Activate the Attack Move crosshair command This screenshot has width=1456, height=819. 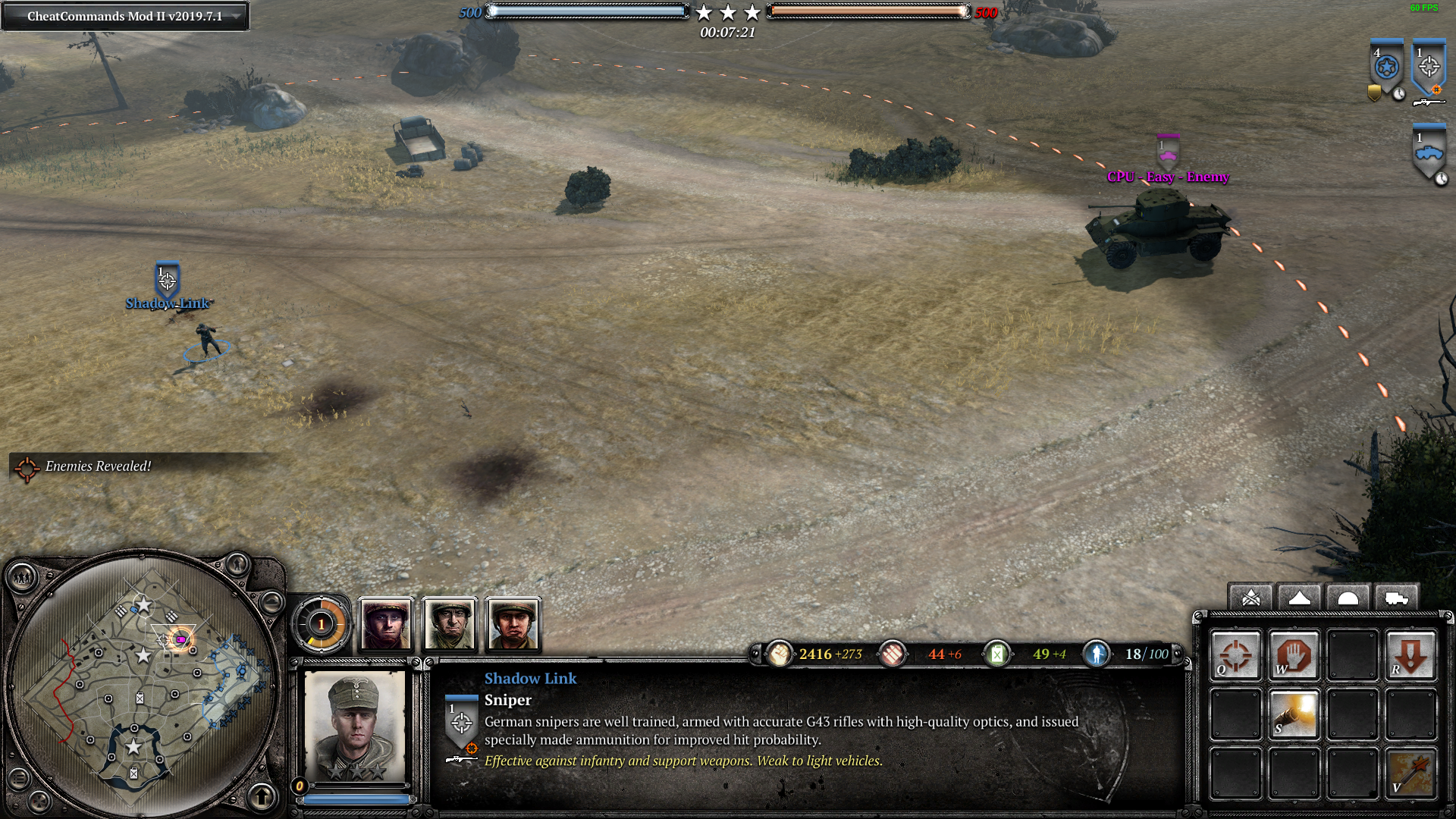pos(1236,655)
